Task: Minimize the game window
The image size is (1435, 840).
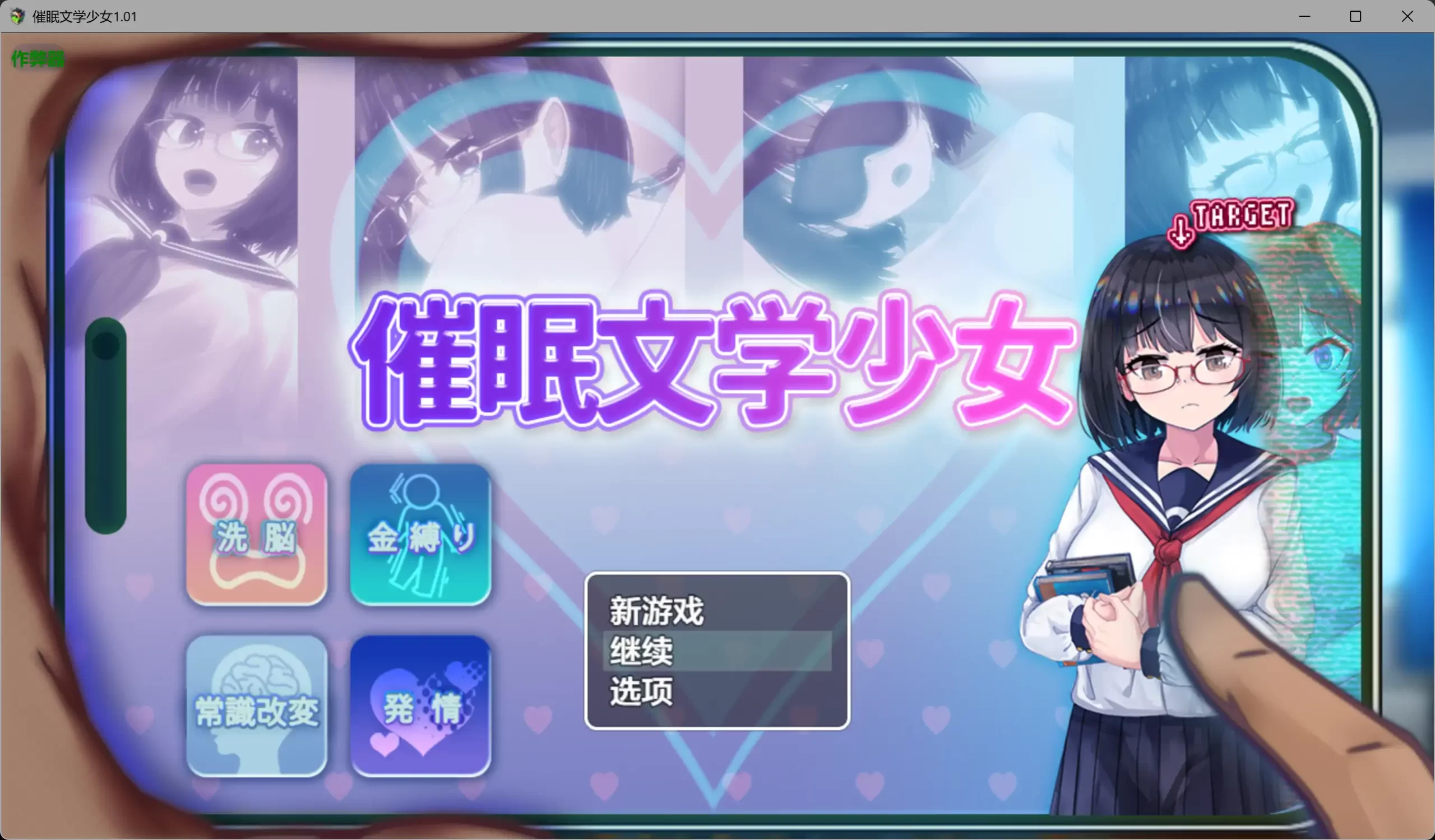Action: pyautogui.click(x=1304, y=16)
